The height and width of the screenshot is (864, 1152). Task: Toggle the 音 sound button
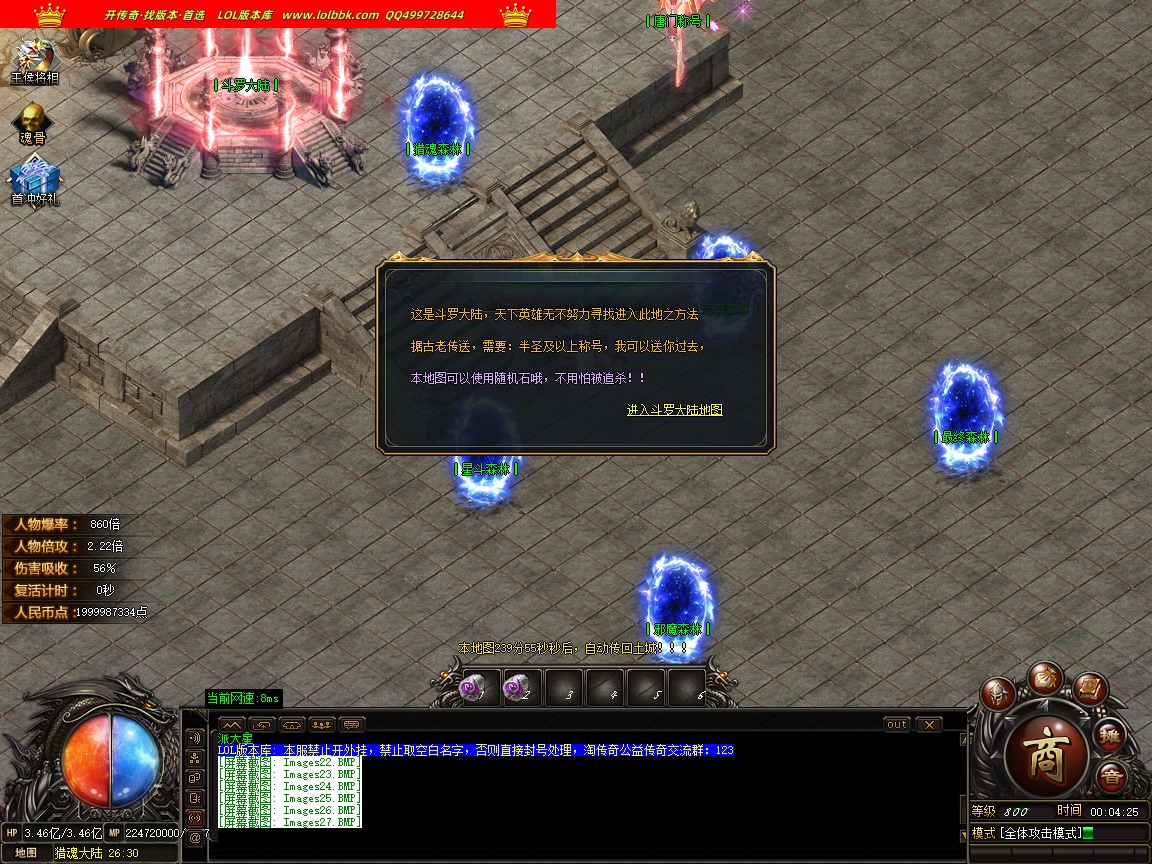pyautogui.click(x=1110, y=776)
